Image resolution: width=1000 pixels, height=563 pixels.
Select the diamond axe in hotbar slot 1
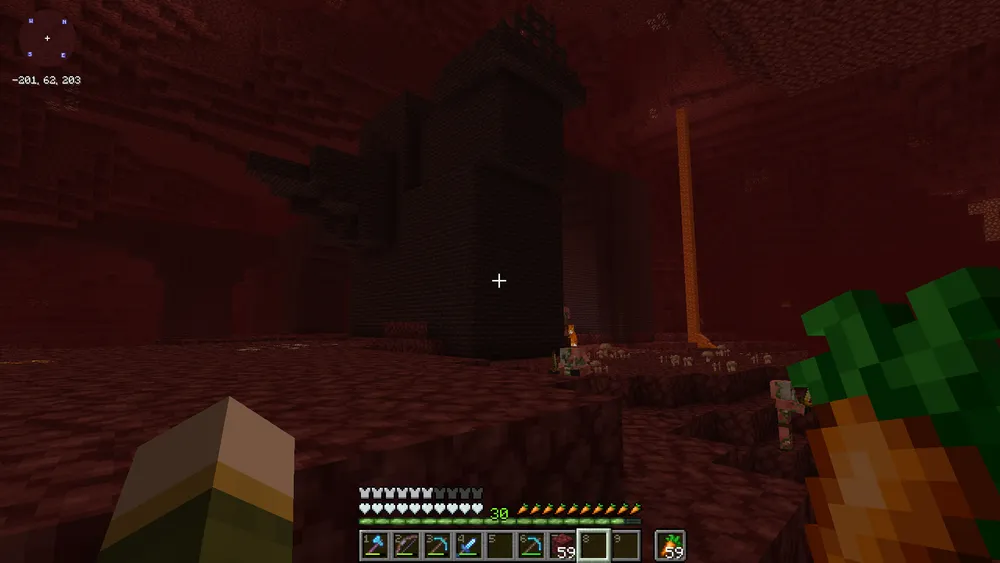[374, 546]
